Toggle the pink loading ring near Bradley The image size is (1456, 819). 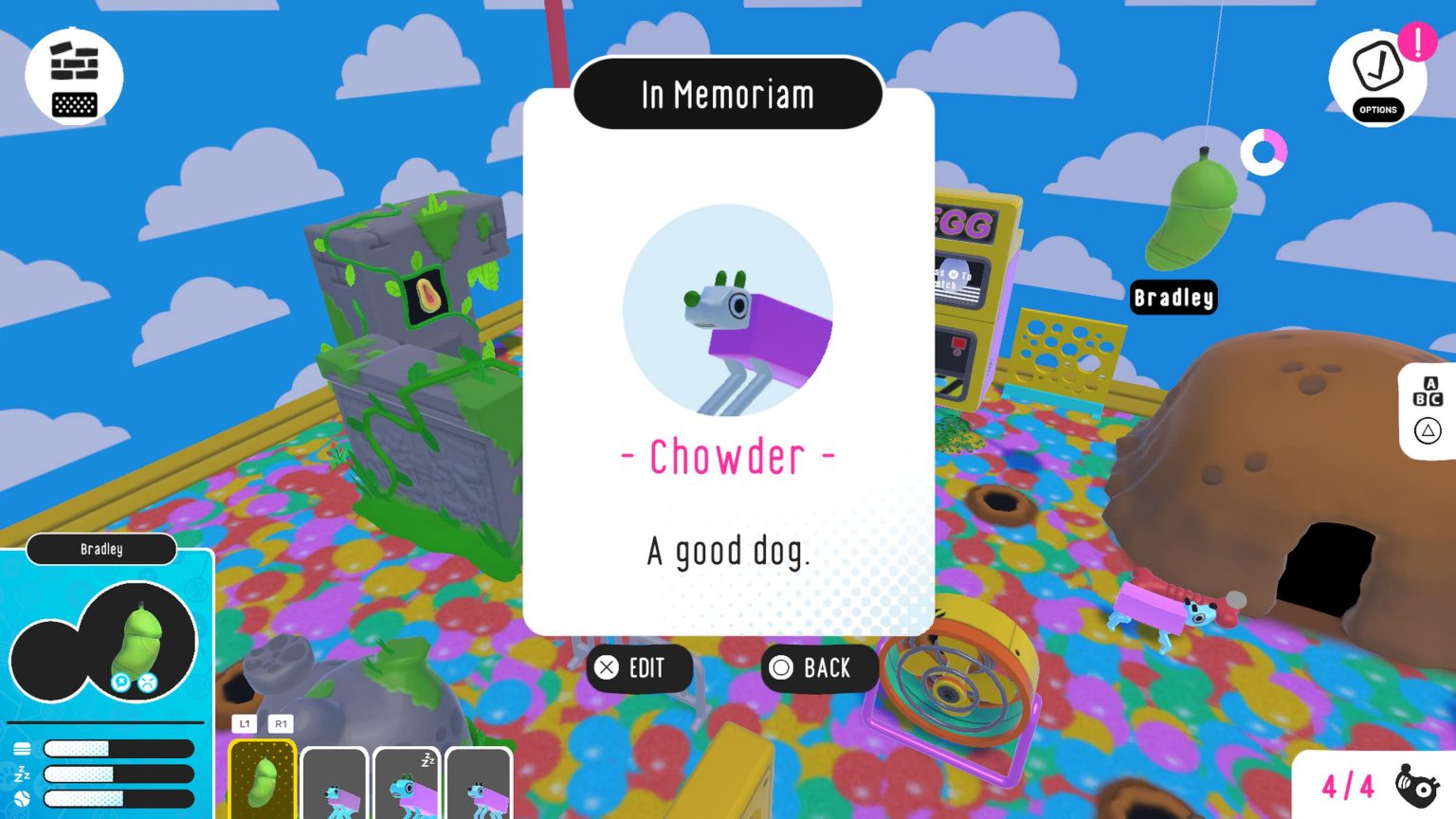(1265, 153)
